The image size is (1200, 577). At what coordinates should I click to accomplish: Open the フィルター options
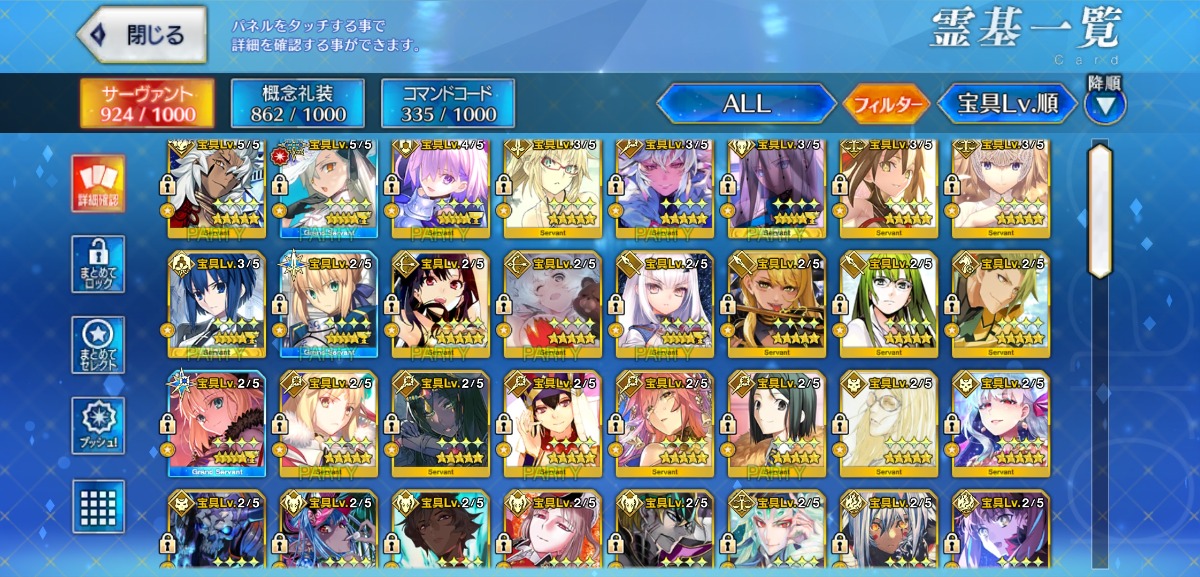(885, 104)
